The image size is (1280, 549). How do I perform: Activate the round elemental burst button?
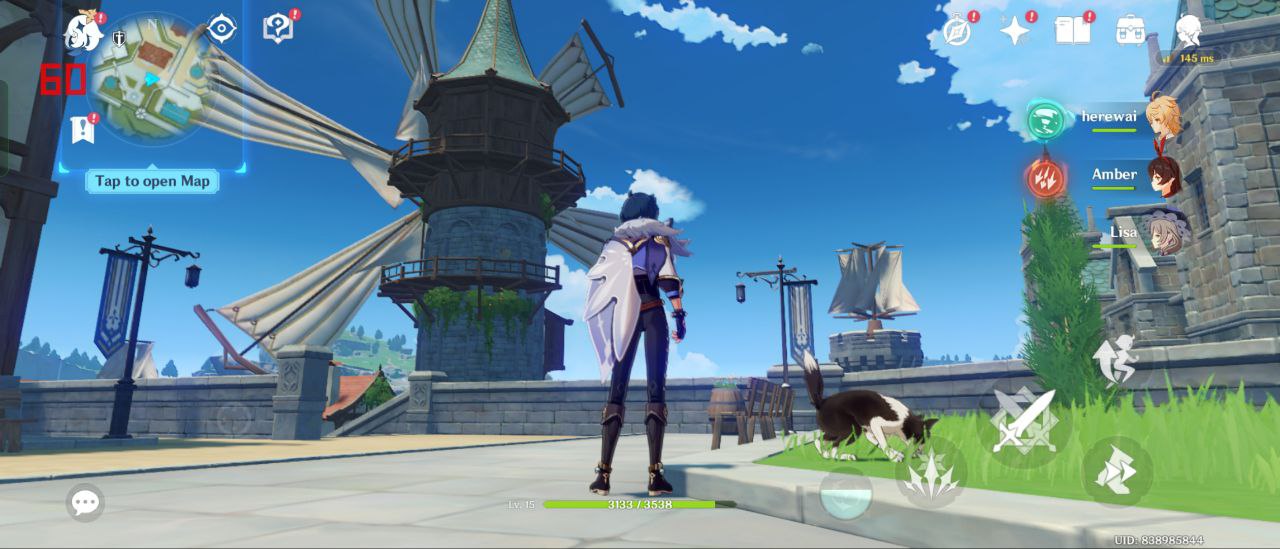[x=845, y=493]
